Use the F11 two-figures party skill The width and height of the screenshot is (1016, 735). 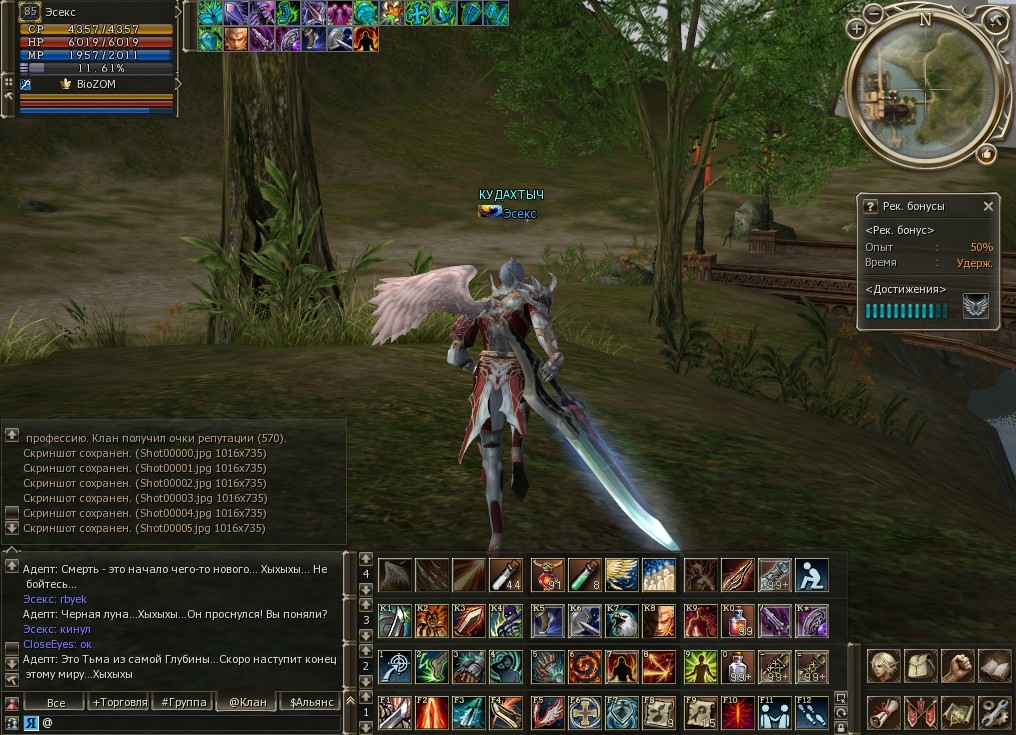click(x=773, y=713)
